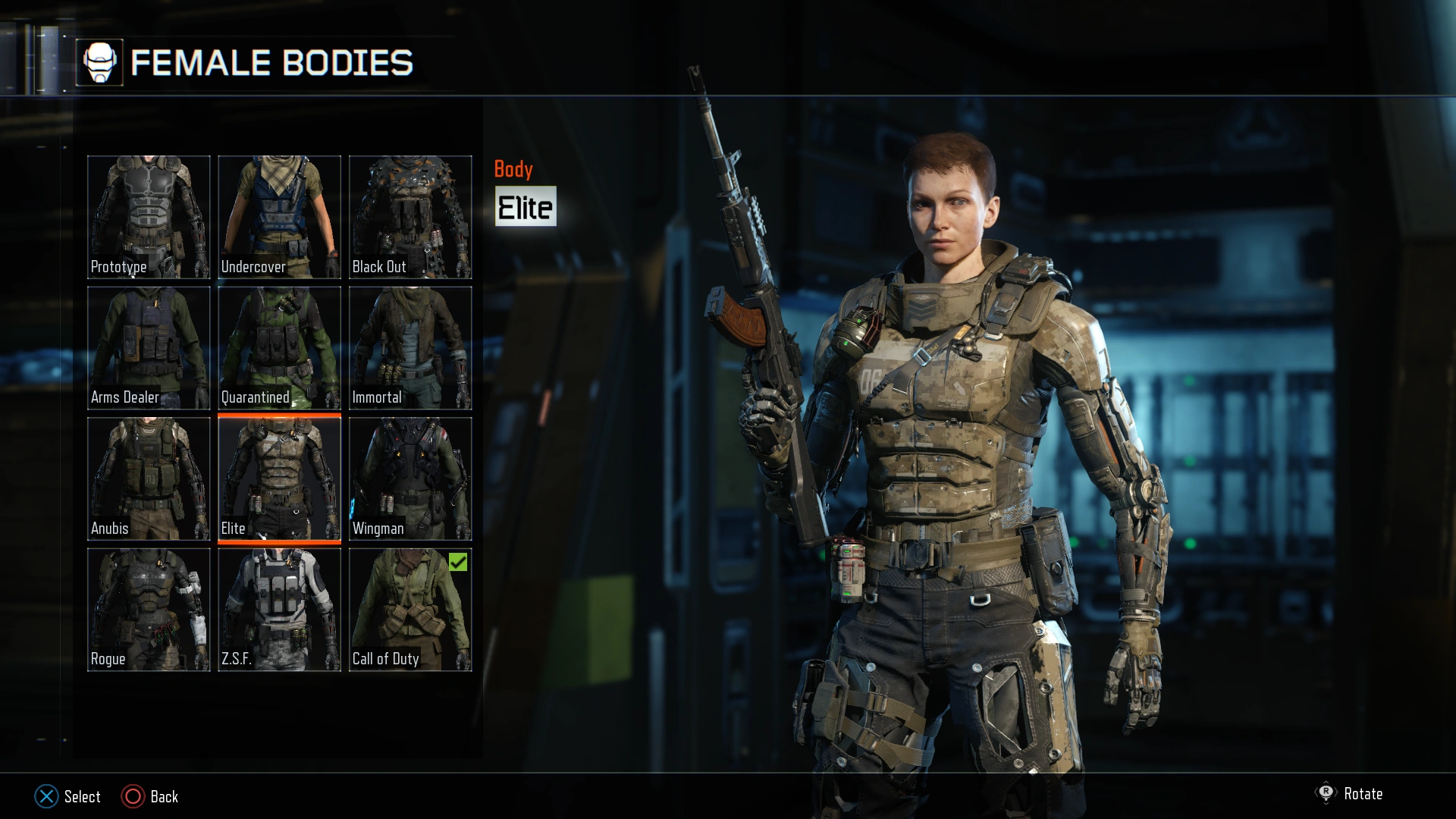Click the Elite name tag box

(x=526, y=206)
